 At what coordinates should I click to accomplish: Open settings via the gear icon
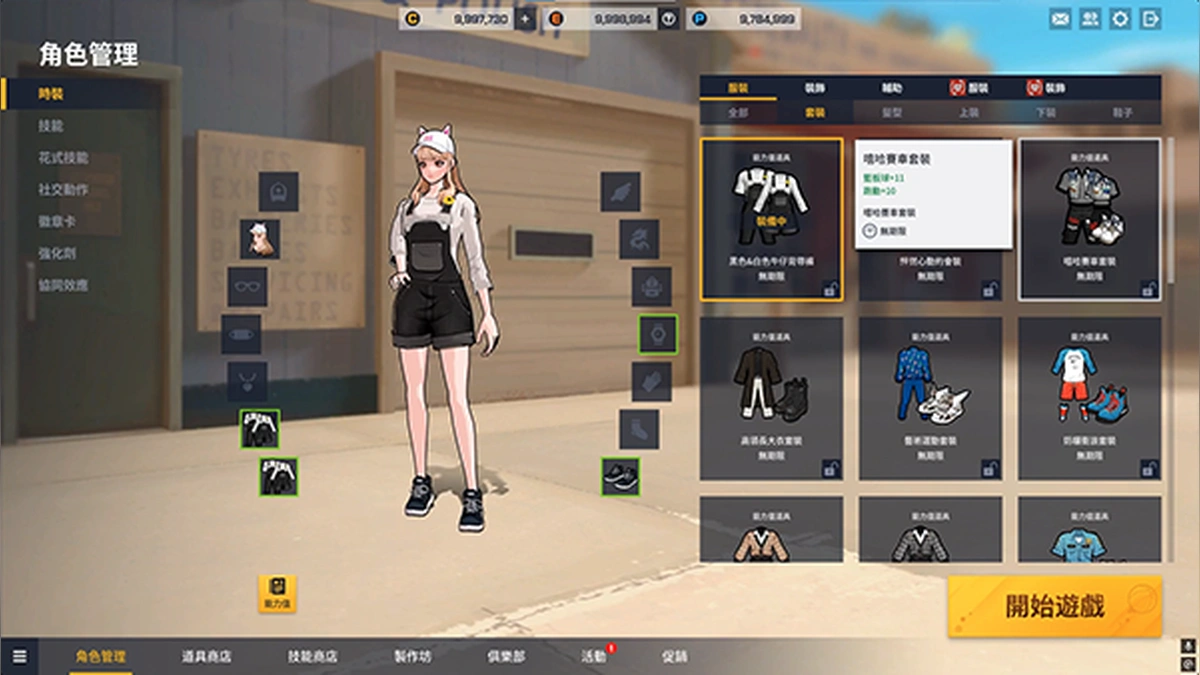[1120, 19]
